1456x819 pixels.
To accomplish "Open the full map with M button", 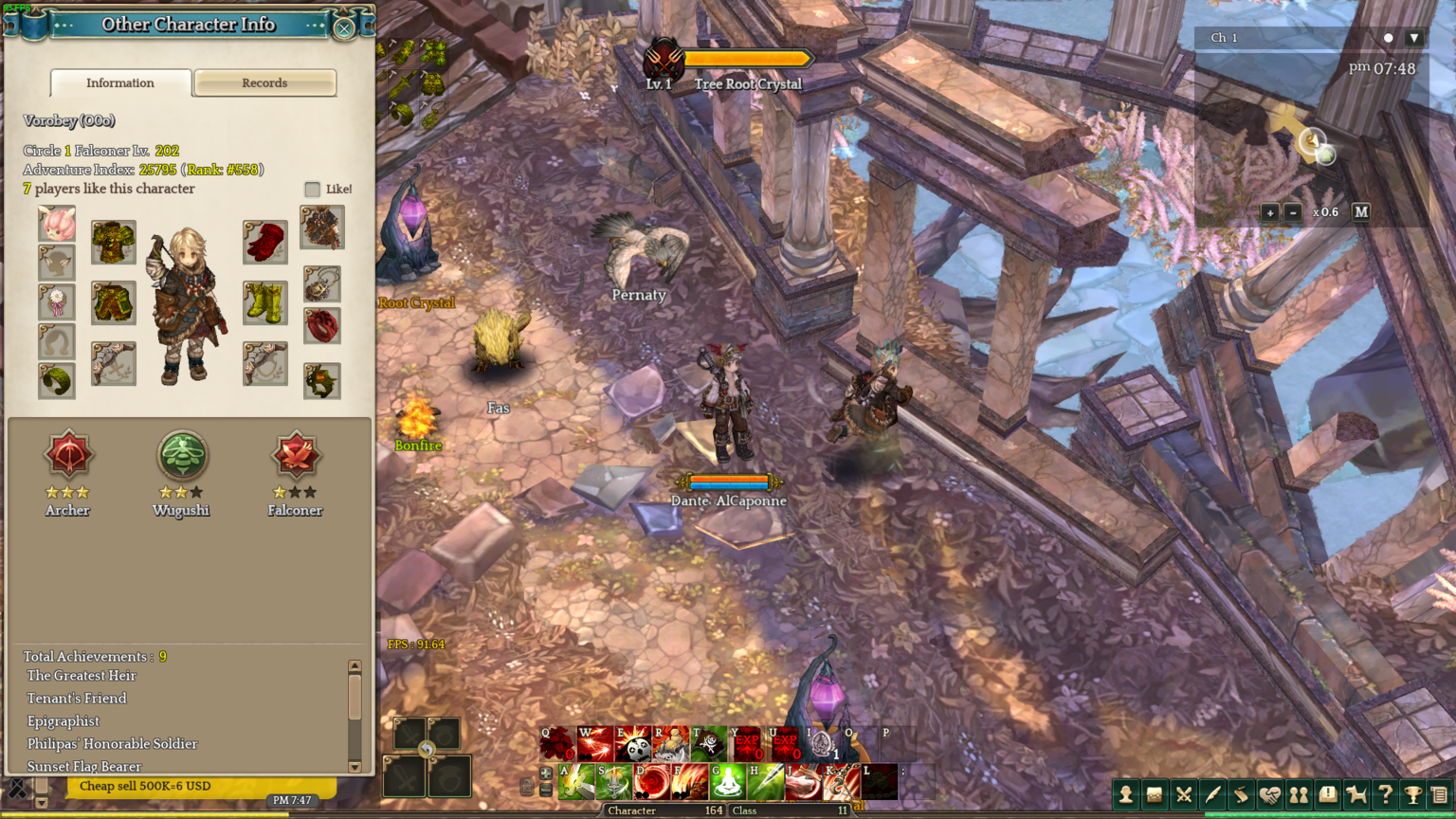I will (x=1361, y=212).
